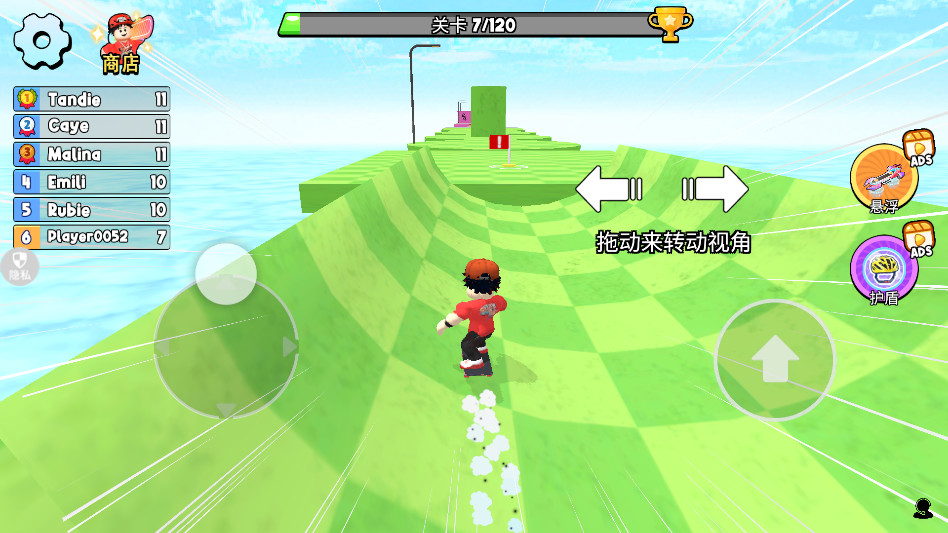The image size is (948, 533).
Task: Open the 商店 shop
Action: [123, 45]
